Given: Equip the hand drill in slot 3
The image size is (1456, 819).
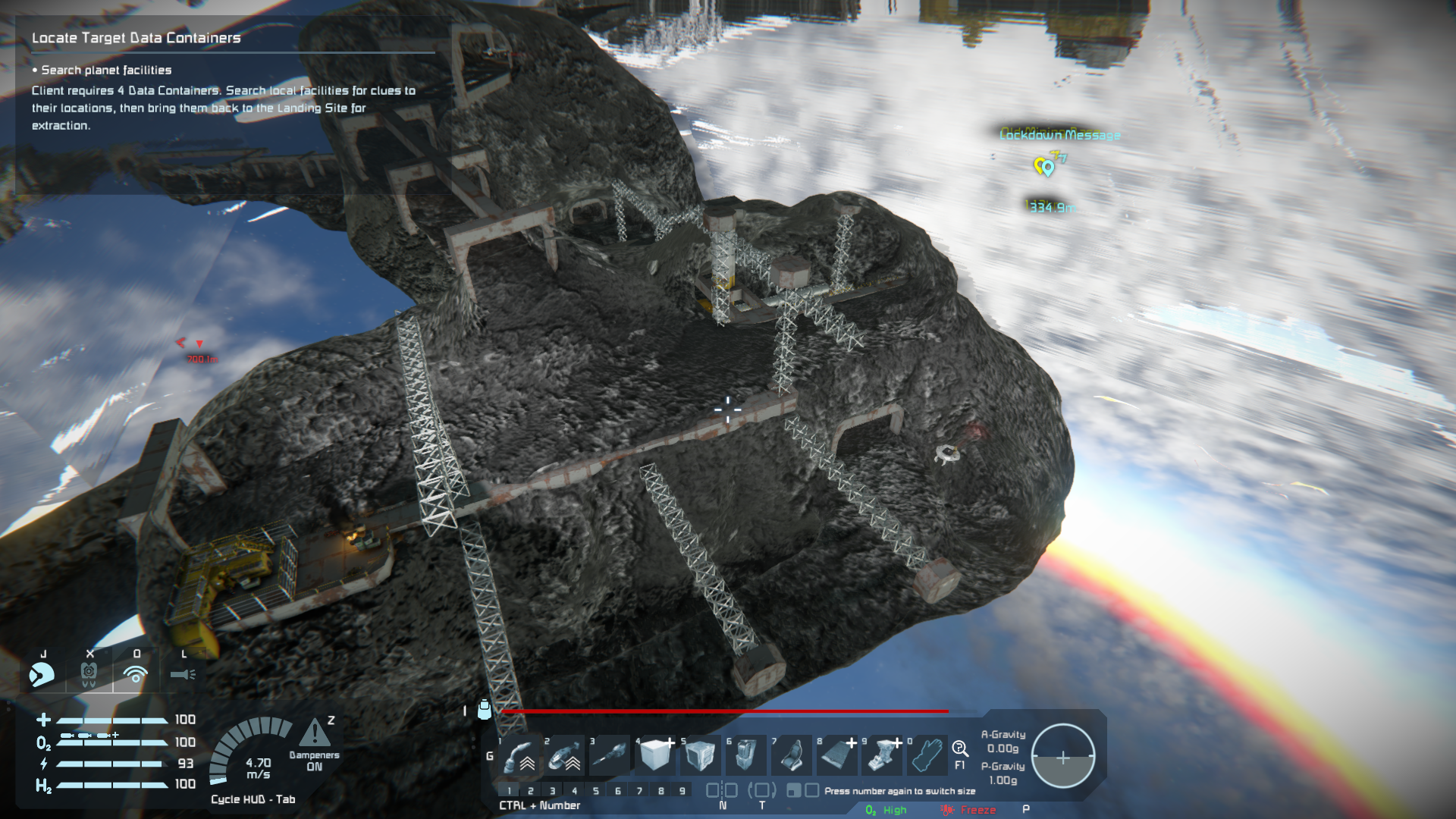Looking at the screenshot, I should point(610,755).
